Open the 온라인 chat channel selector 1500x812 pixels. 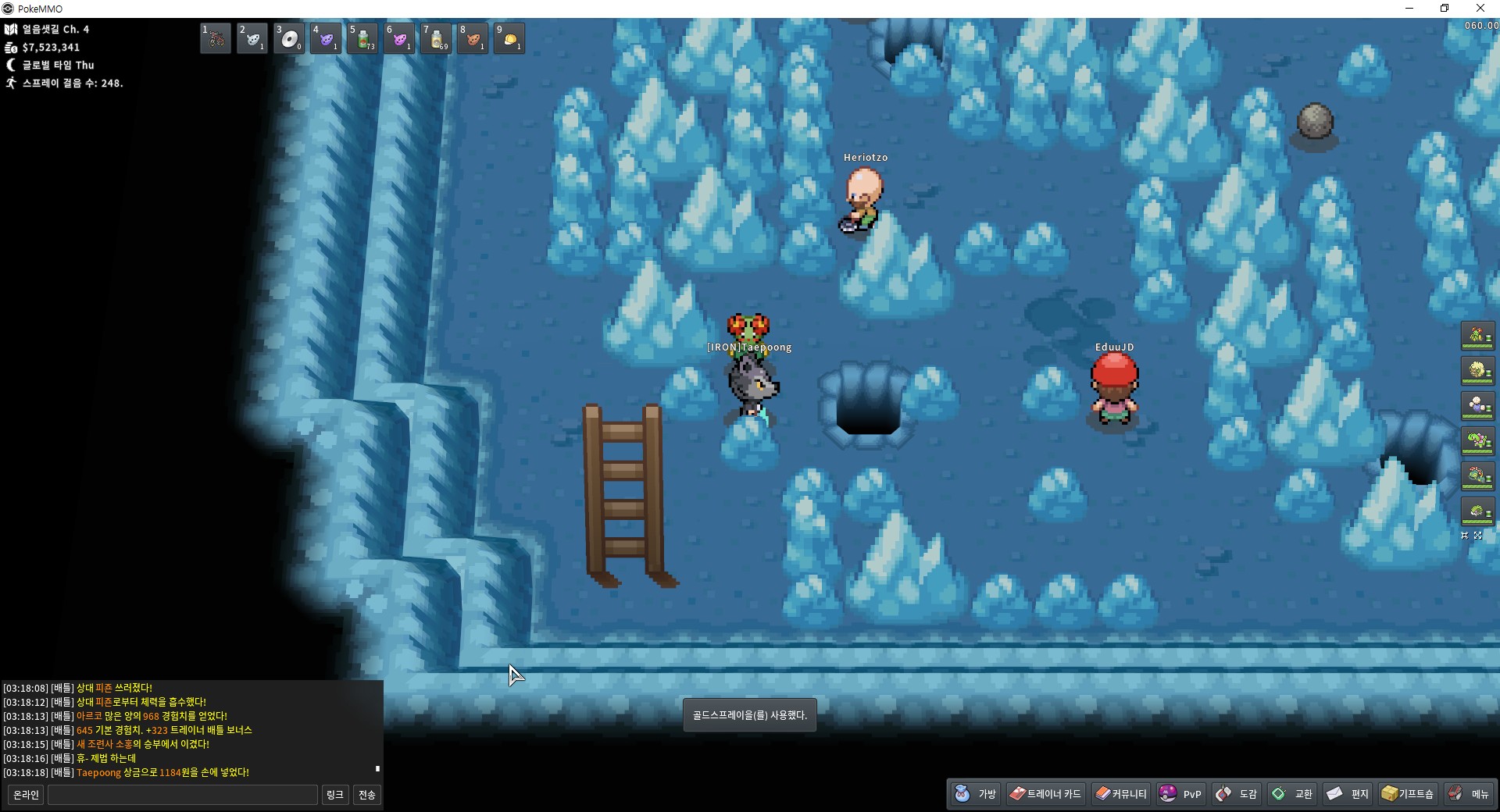pos(26,795)
